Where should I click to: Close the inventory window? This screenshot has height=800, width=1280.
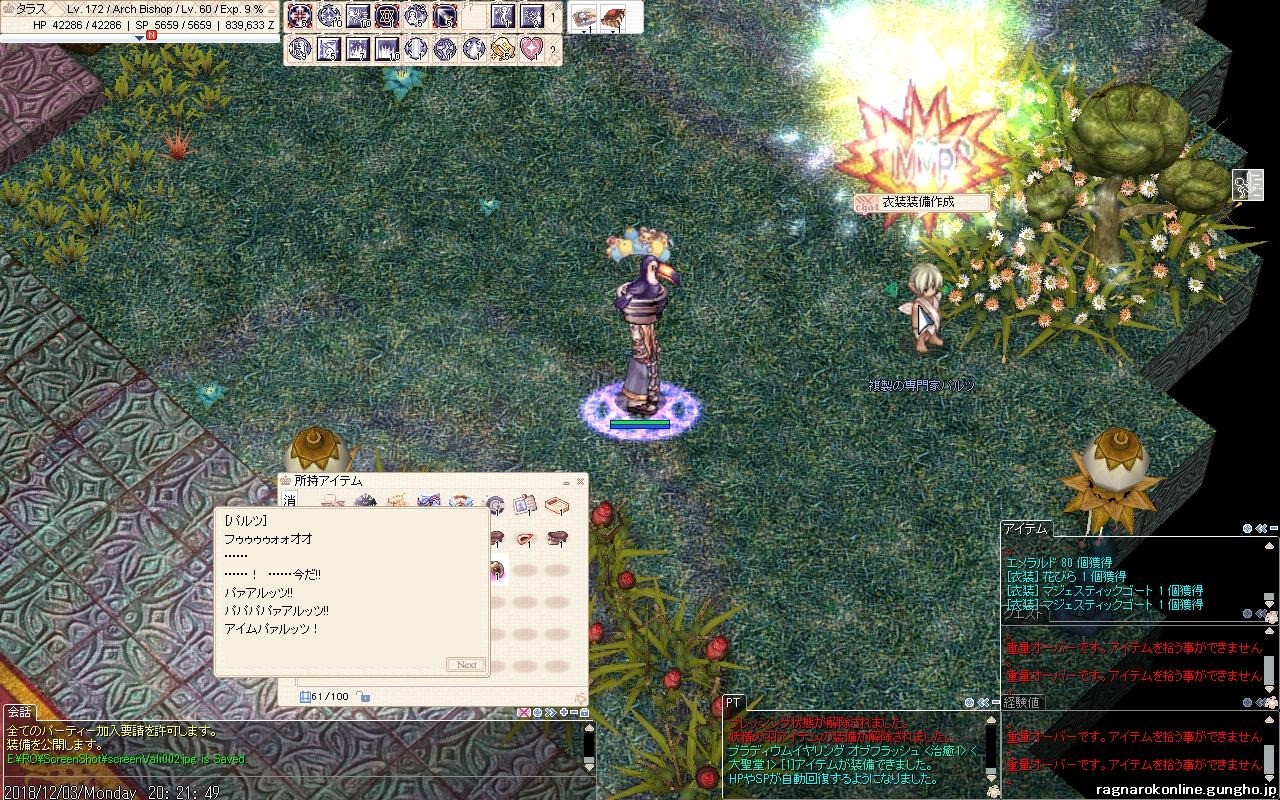pyautogui.click(x=580, y=481)
